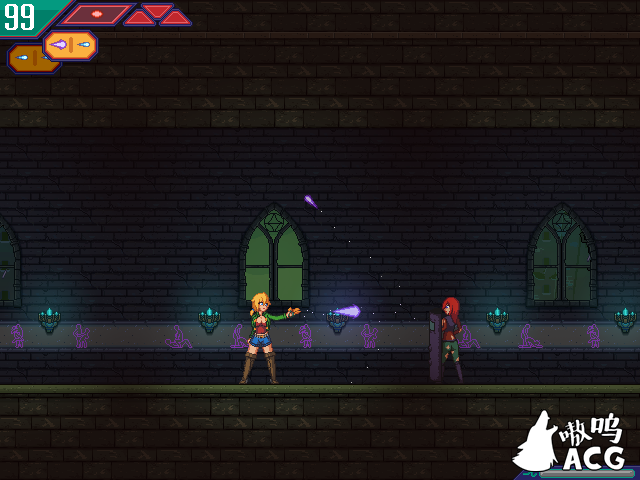Viewport: 640px width, 480px height.
Task: Select the purple flame shot weapon icon
Action: click(70, 45)
